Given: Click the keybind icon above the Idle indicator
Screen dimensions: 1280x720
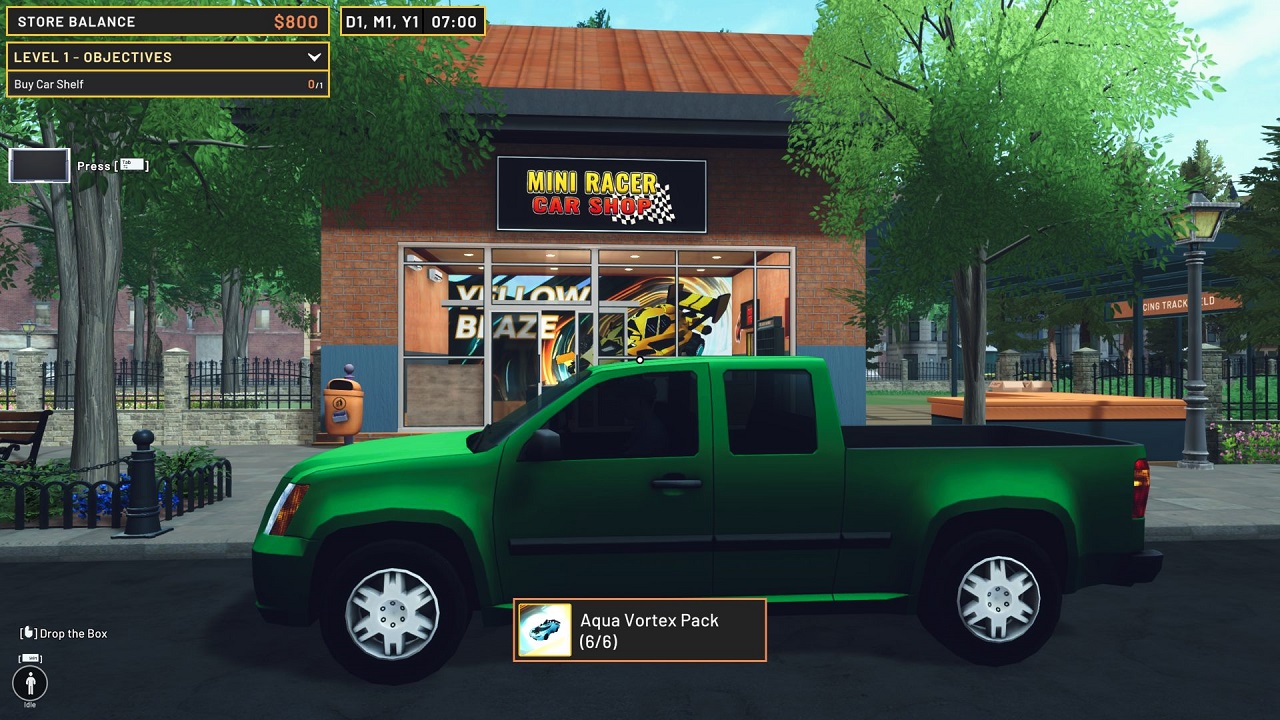Looking at the screenshot, I should coord(31,657).
